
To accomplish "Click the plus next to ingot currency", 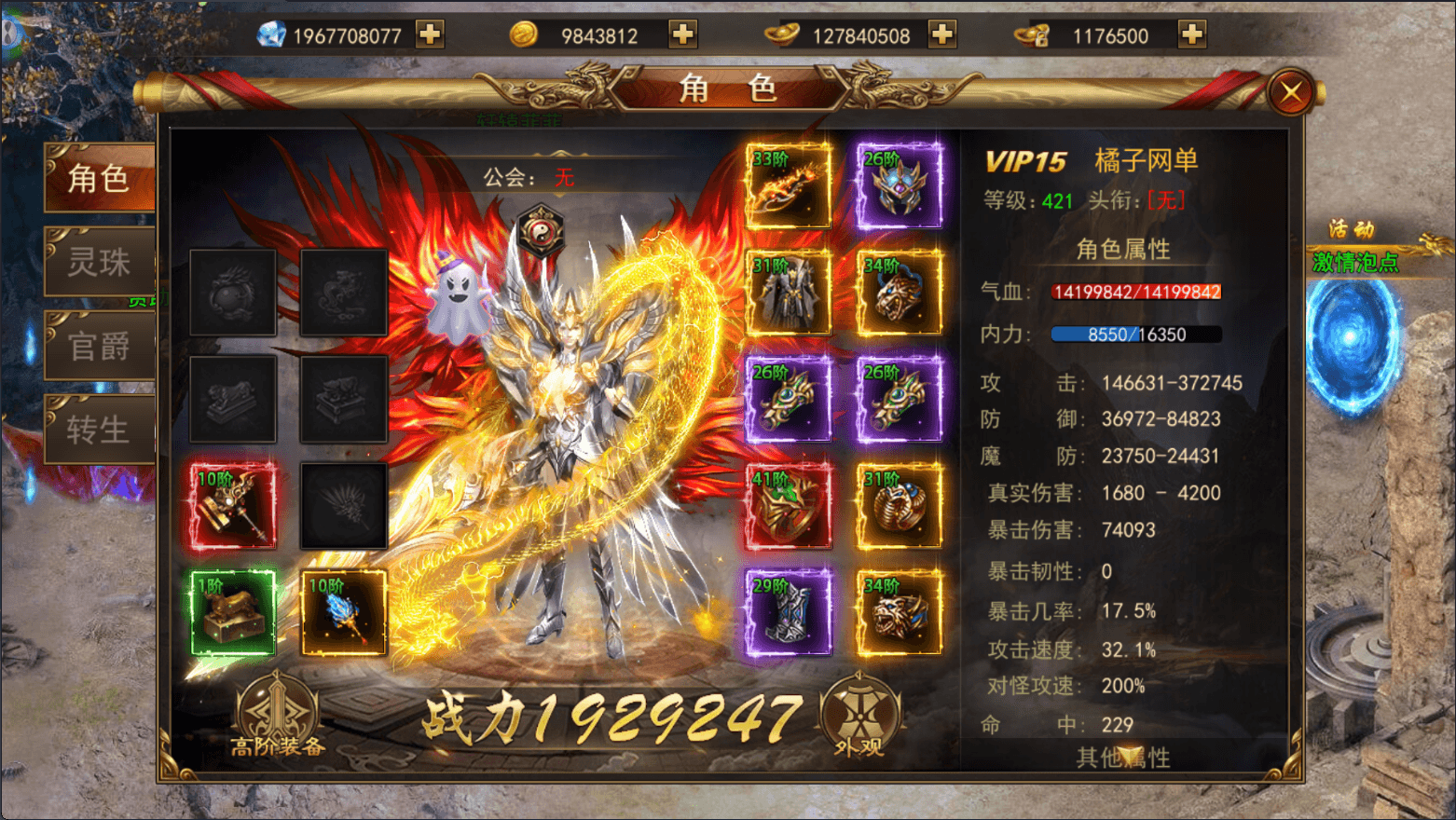I will [x=942, y=34].
